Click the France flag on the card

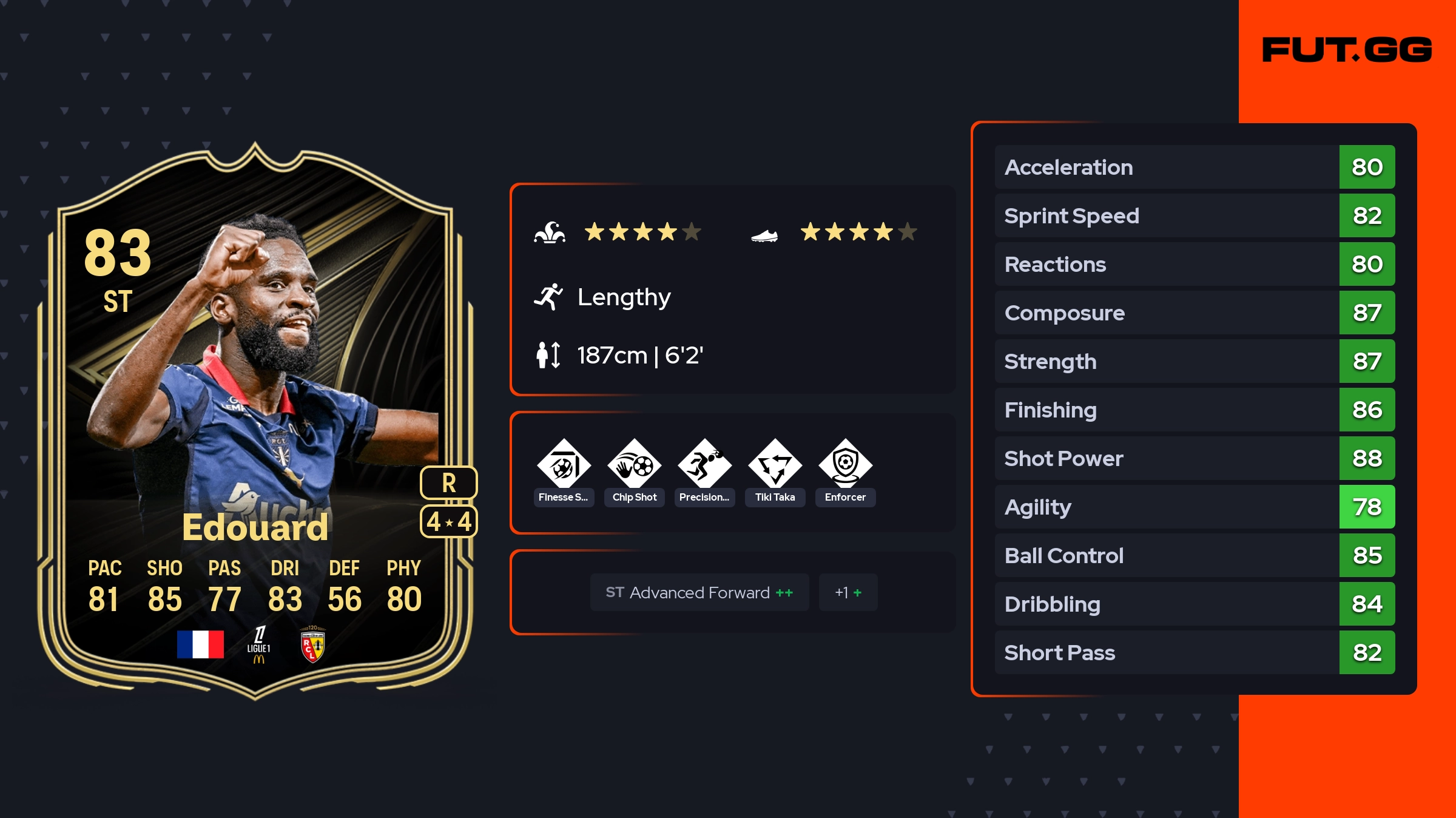(200, 644)
